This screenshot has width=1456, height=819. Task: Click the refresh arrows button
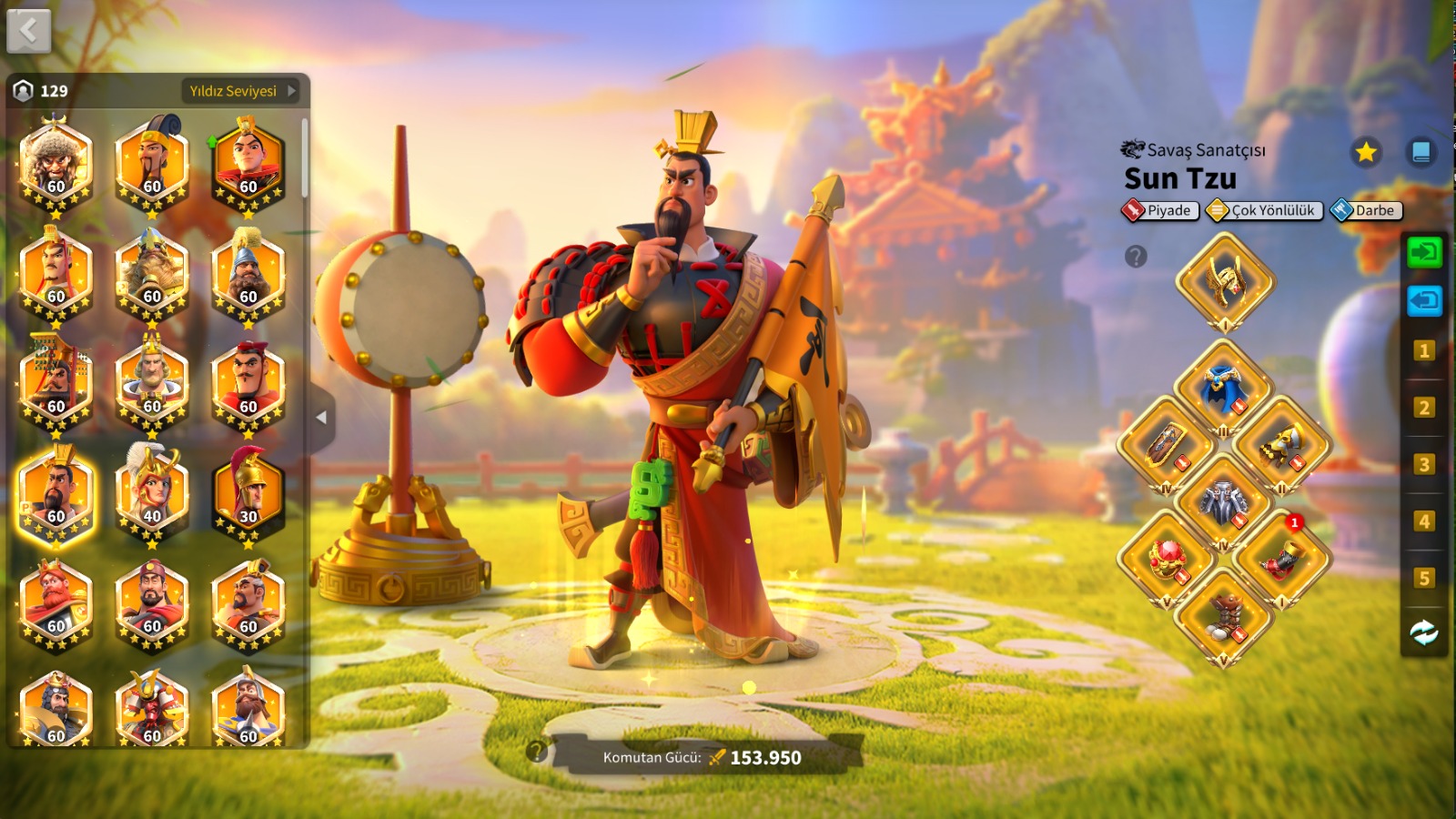pyautogui.click(x=1424, y=632)
